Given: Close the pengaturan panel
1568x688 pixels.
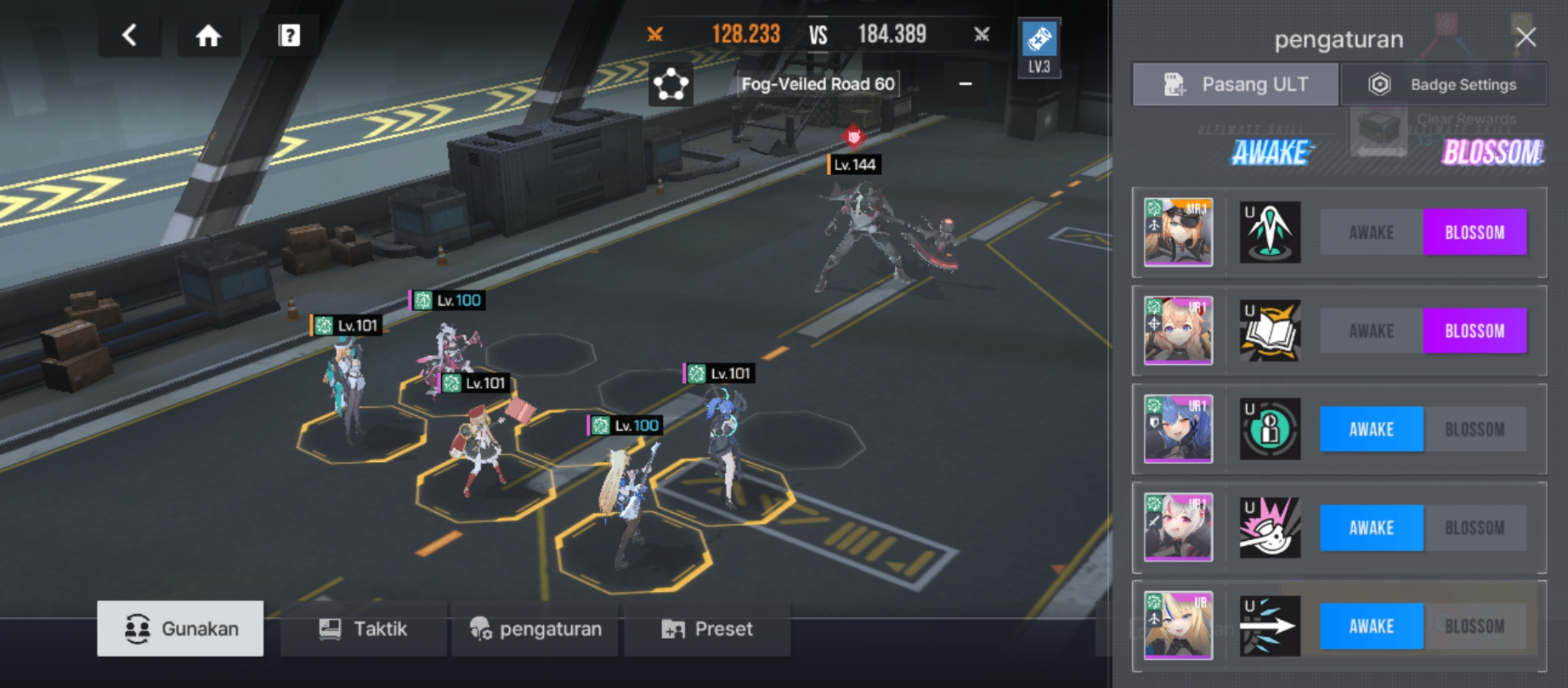Looking at the screenshot, I should point(1526,38).
